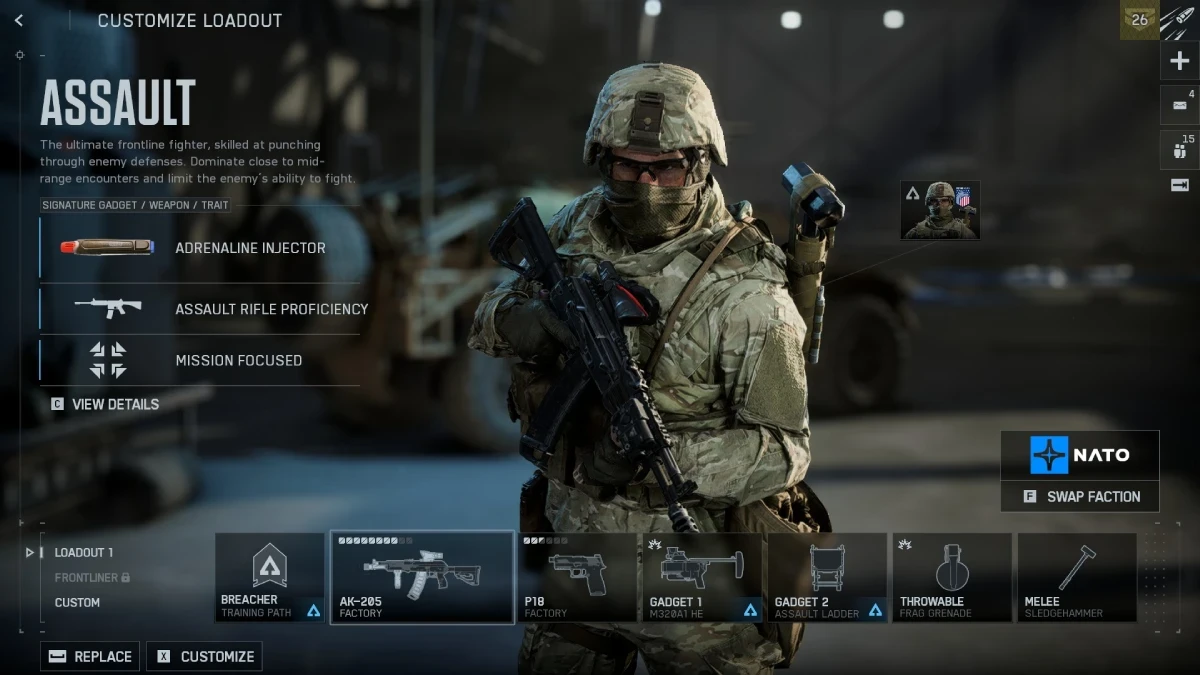Click the Replace button
The height and width of the screenshot is (675, 1200).
pos(91,656)
